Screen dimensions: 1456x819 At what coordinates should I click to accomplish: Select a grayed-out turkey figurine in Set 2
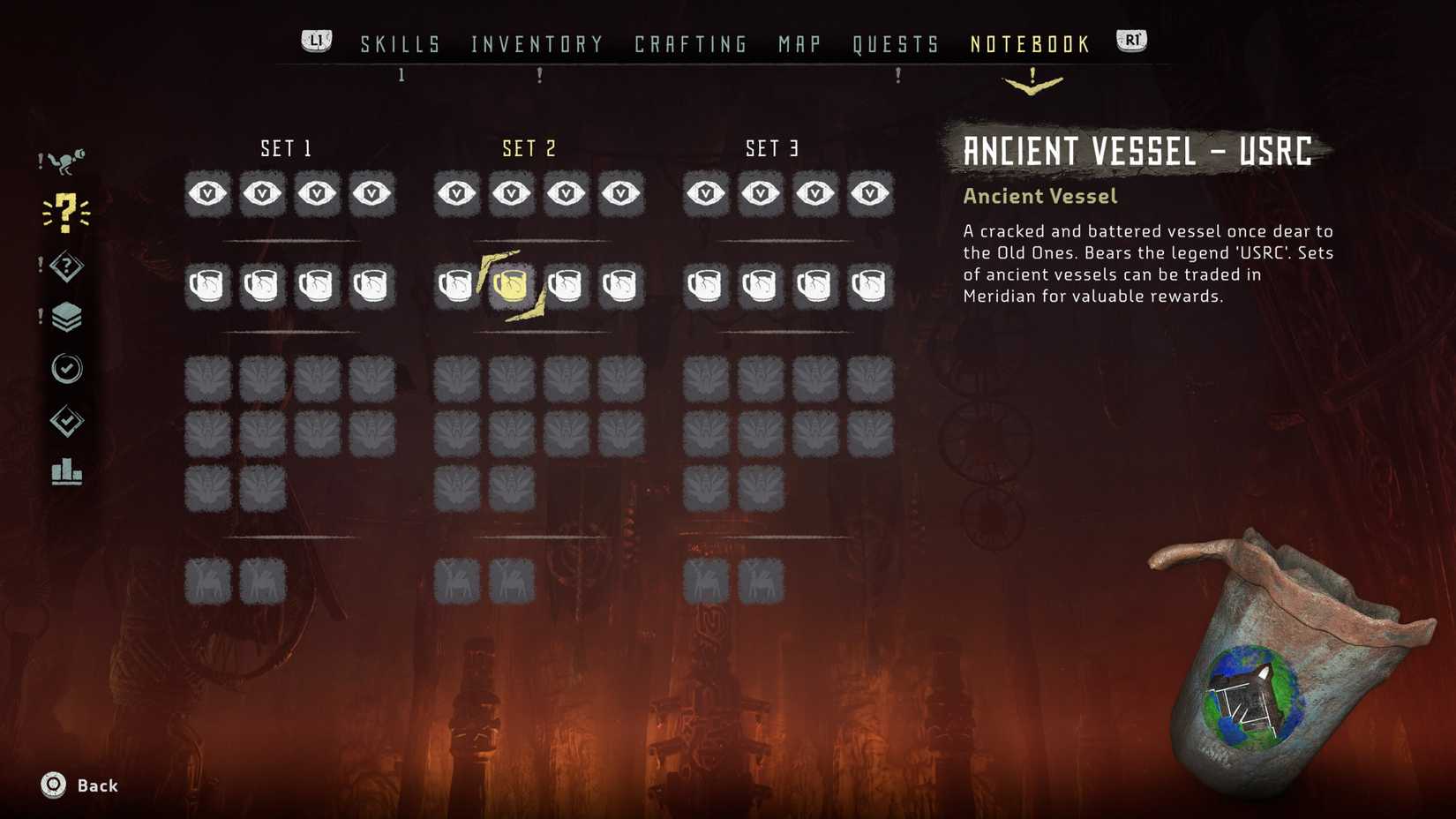(x=456, y=379)
